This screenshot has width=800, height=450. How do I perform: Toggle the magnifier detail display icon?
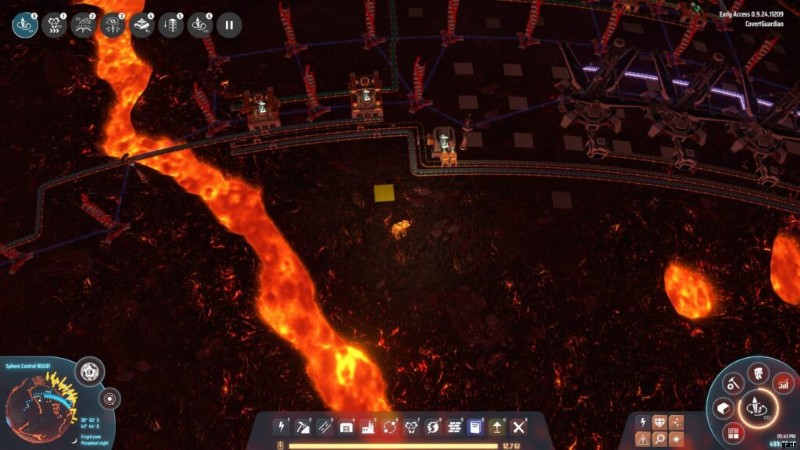[x=660, y=438]
